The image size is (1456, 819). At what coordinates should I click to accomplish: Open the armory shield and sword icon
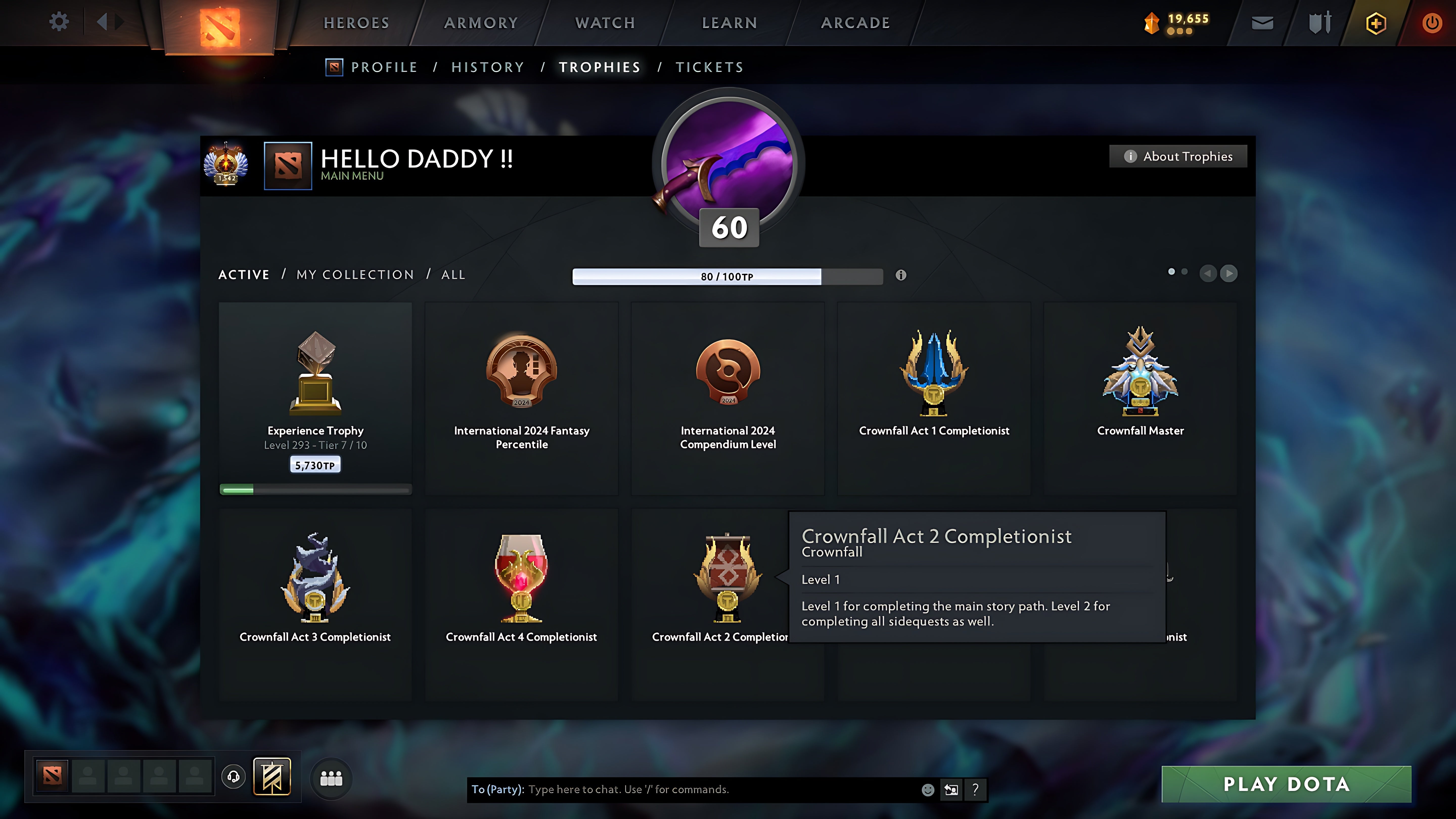(x=1319, y=22)
